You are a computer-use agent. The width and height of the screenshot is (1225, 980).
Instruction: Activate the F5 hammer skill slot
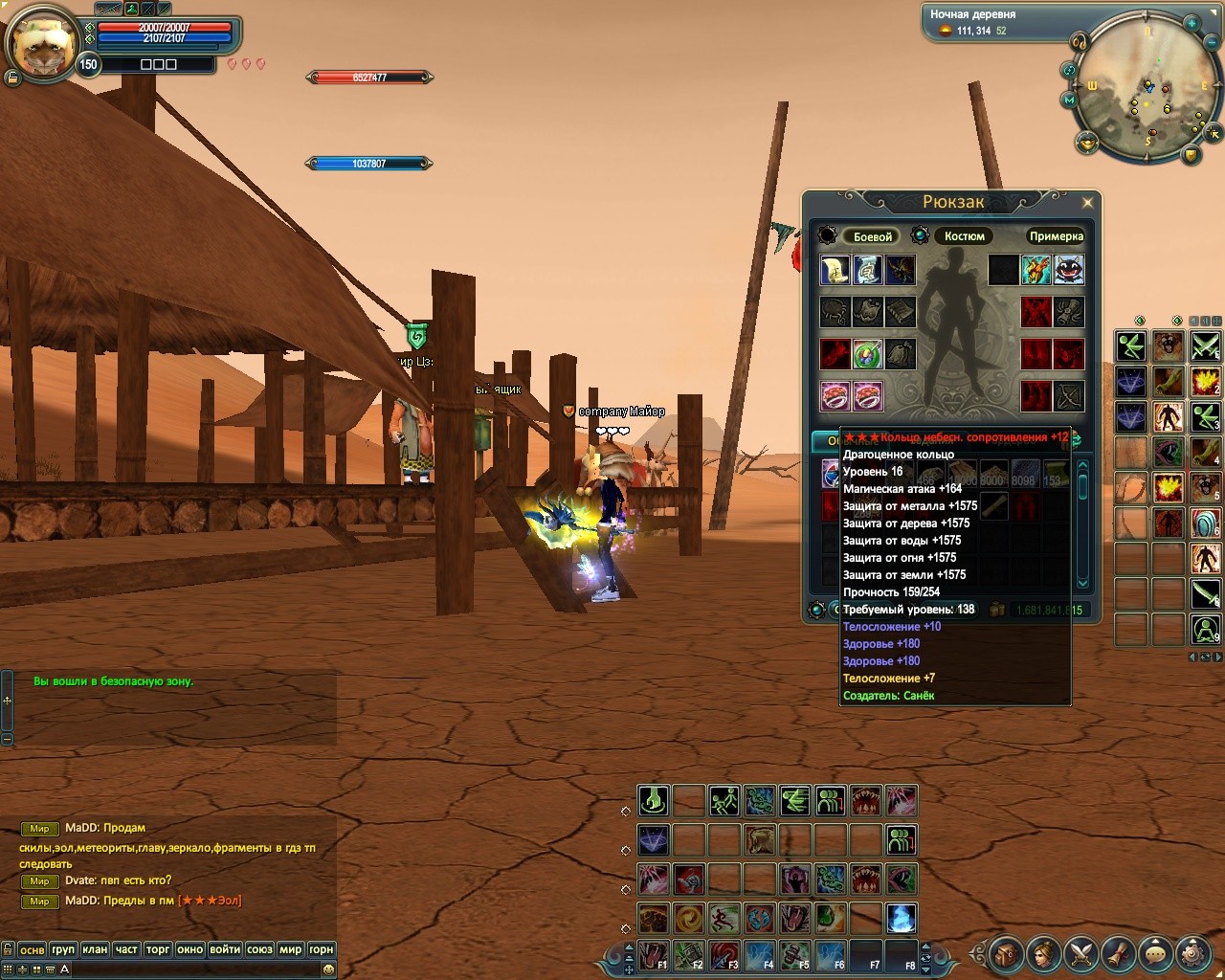click(795, 955)
